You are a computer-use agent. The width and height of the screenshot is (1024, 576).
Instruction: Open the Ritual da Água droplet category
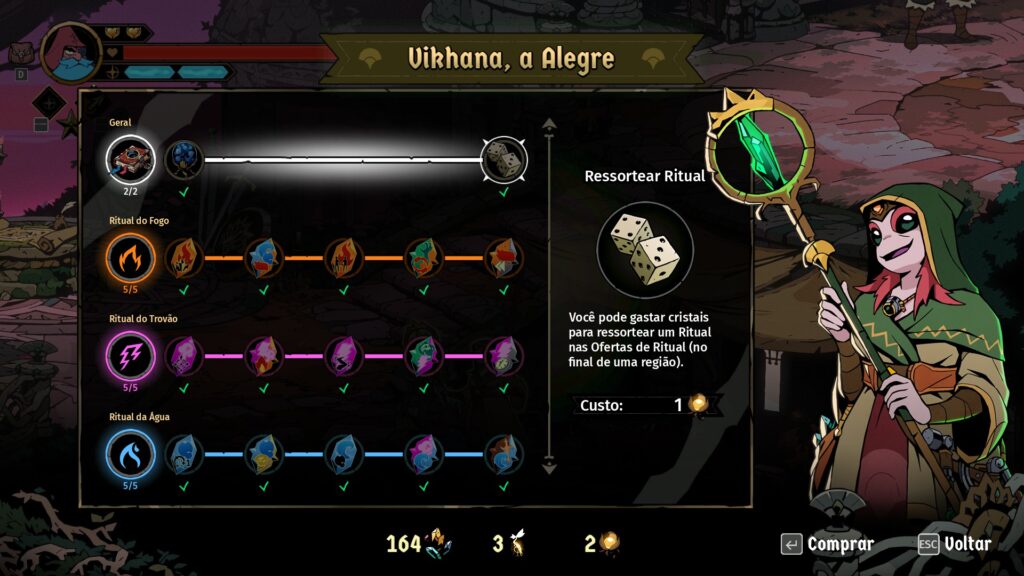(x=130, y=454)
